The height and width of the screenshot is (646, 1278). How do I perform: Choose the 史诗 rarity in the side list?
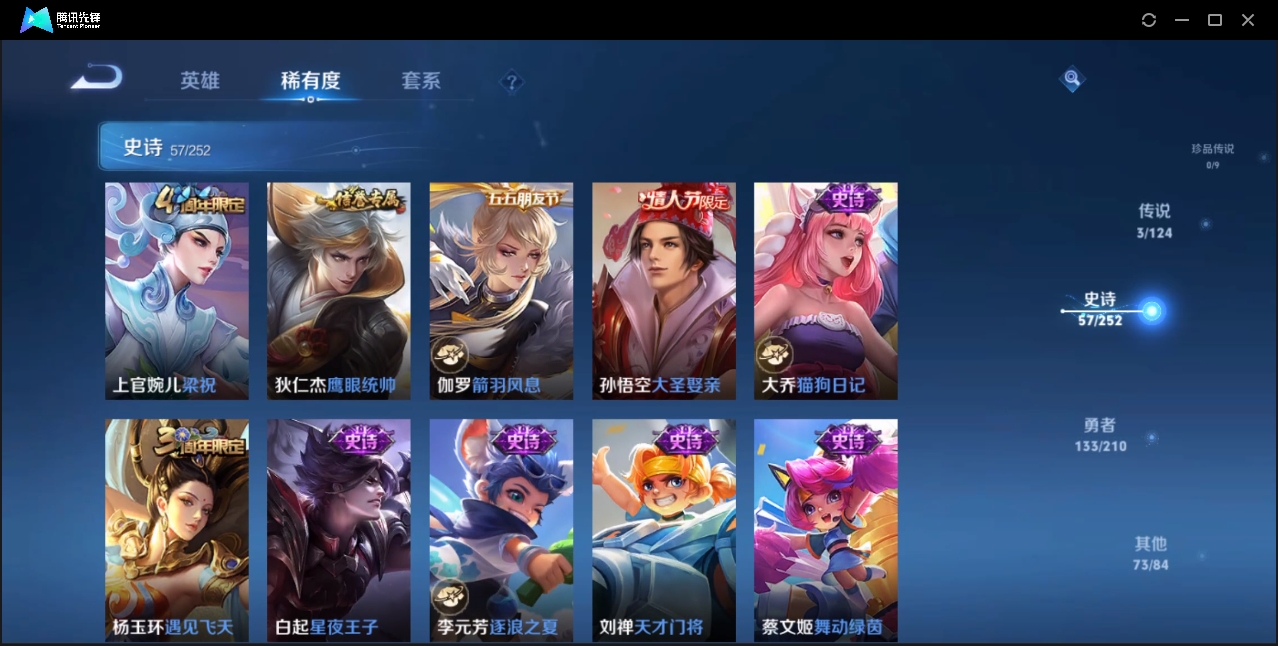click(x=1100, y=309)
